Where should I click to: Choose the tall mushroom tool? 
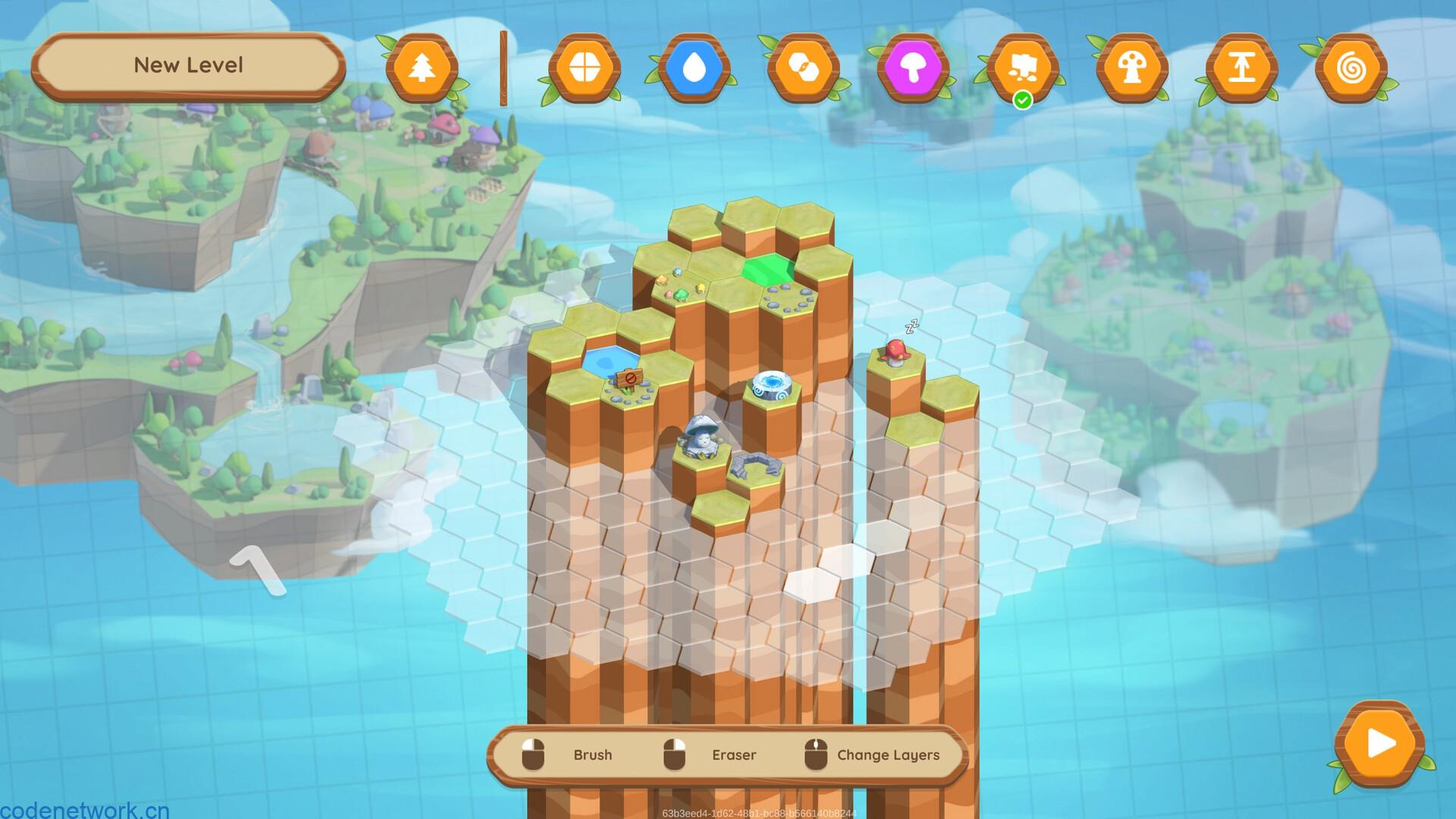tap(1131, 67)
